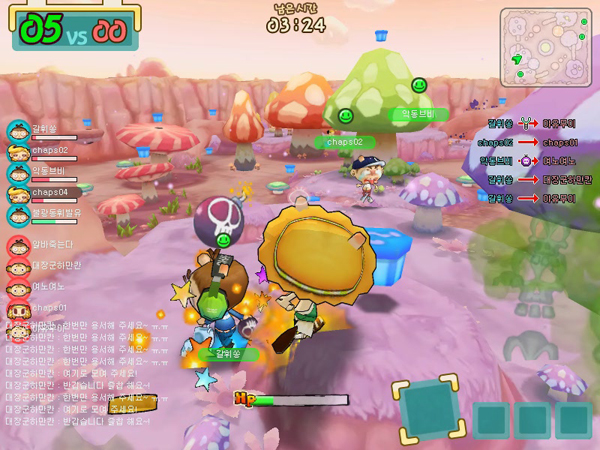Select enemy player 암바죽는다 in the list
The image size is (600, 450).
(50, 244)
